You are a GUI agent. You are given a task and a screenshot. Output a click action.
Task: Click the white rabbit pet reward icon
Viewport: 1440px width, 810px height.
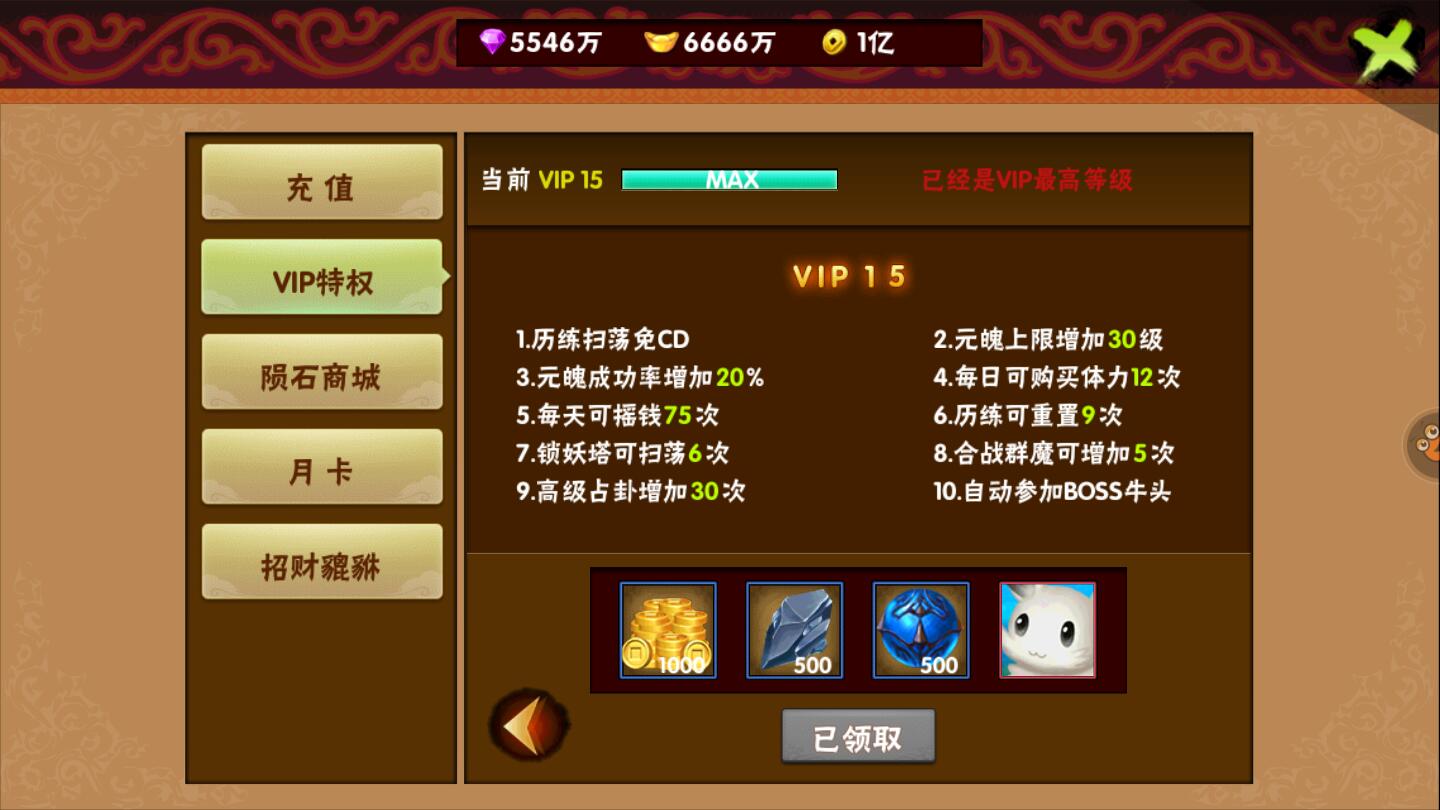1046,629
